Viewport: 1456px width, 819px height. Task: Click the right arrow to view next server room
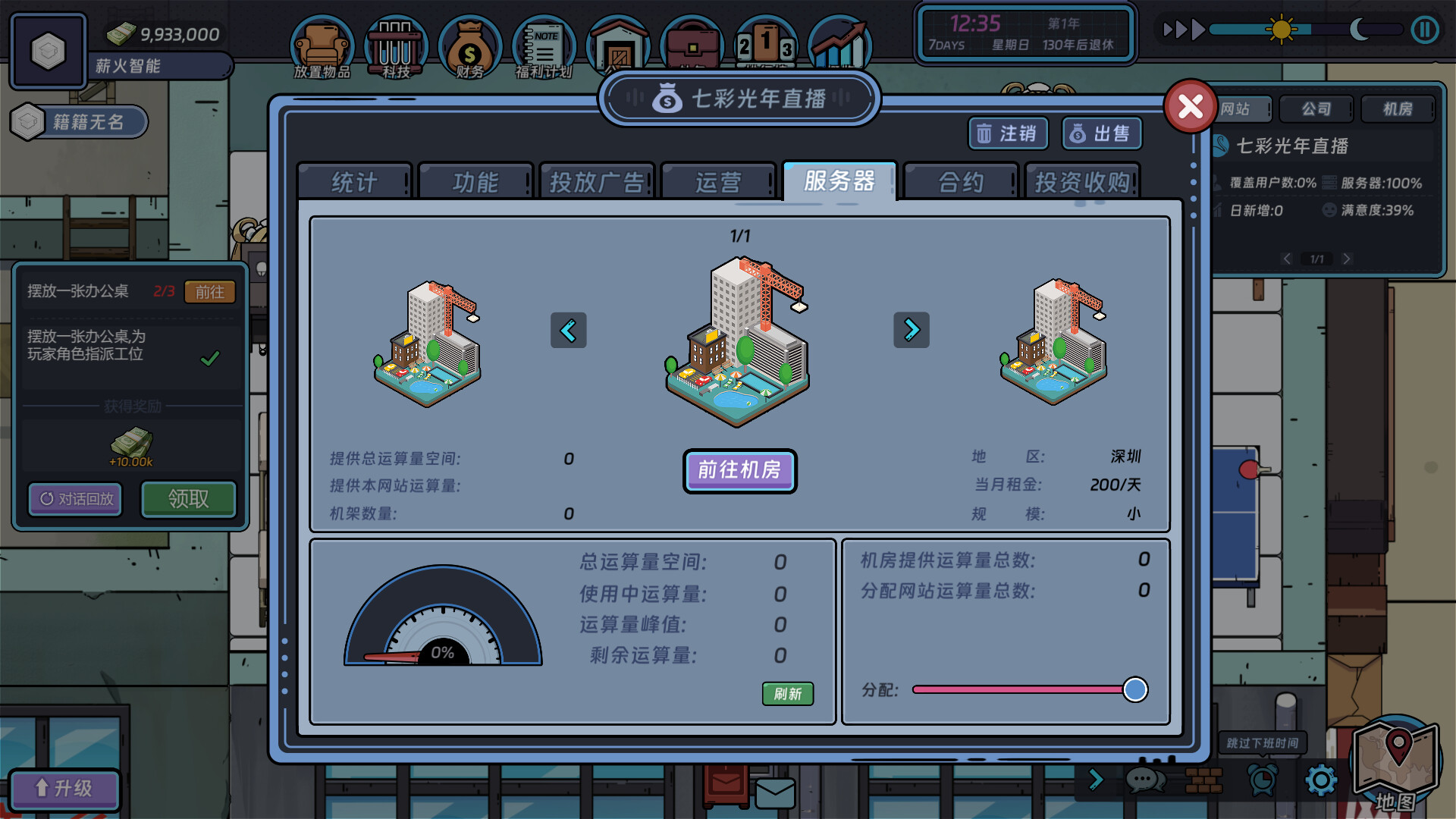click(x=912, y=330)
